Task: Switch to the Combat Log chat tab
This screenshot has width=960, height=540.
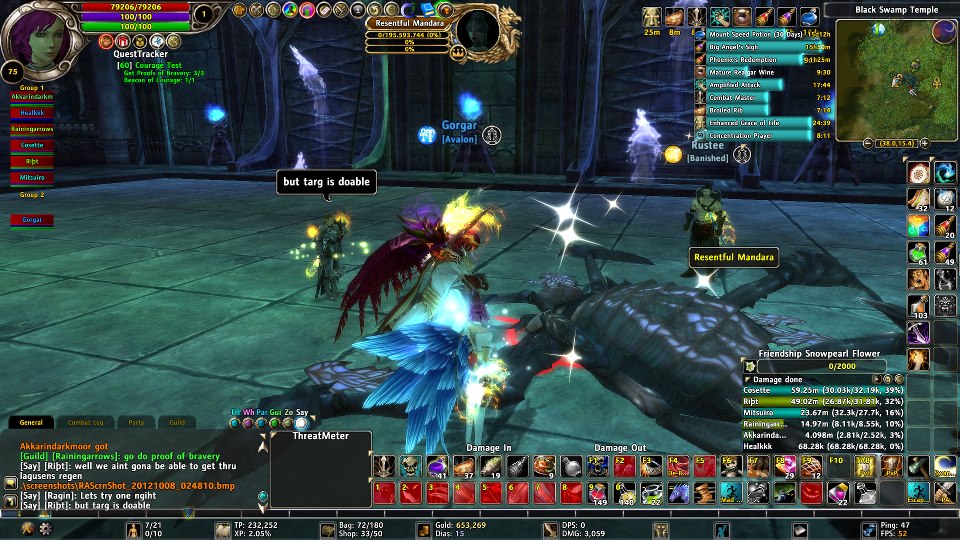Action: tap(84, 423)
